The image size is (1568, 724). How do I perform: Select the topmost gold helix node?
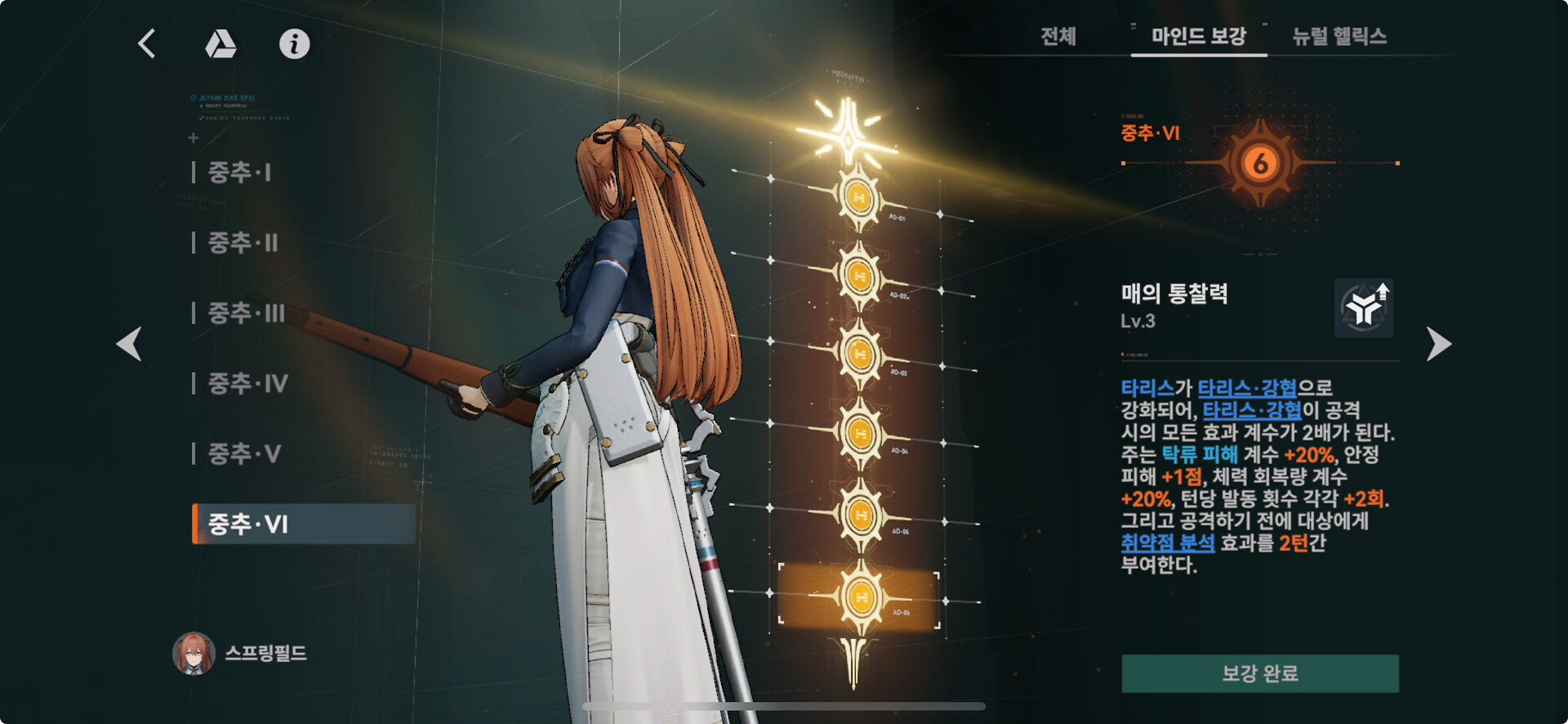pyautogui.click(x=858, y=197)
